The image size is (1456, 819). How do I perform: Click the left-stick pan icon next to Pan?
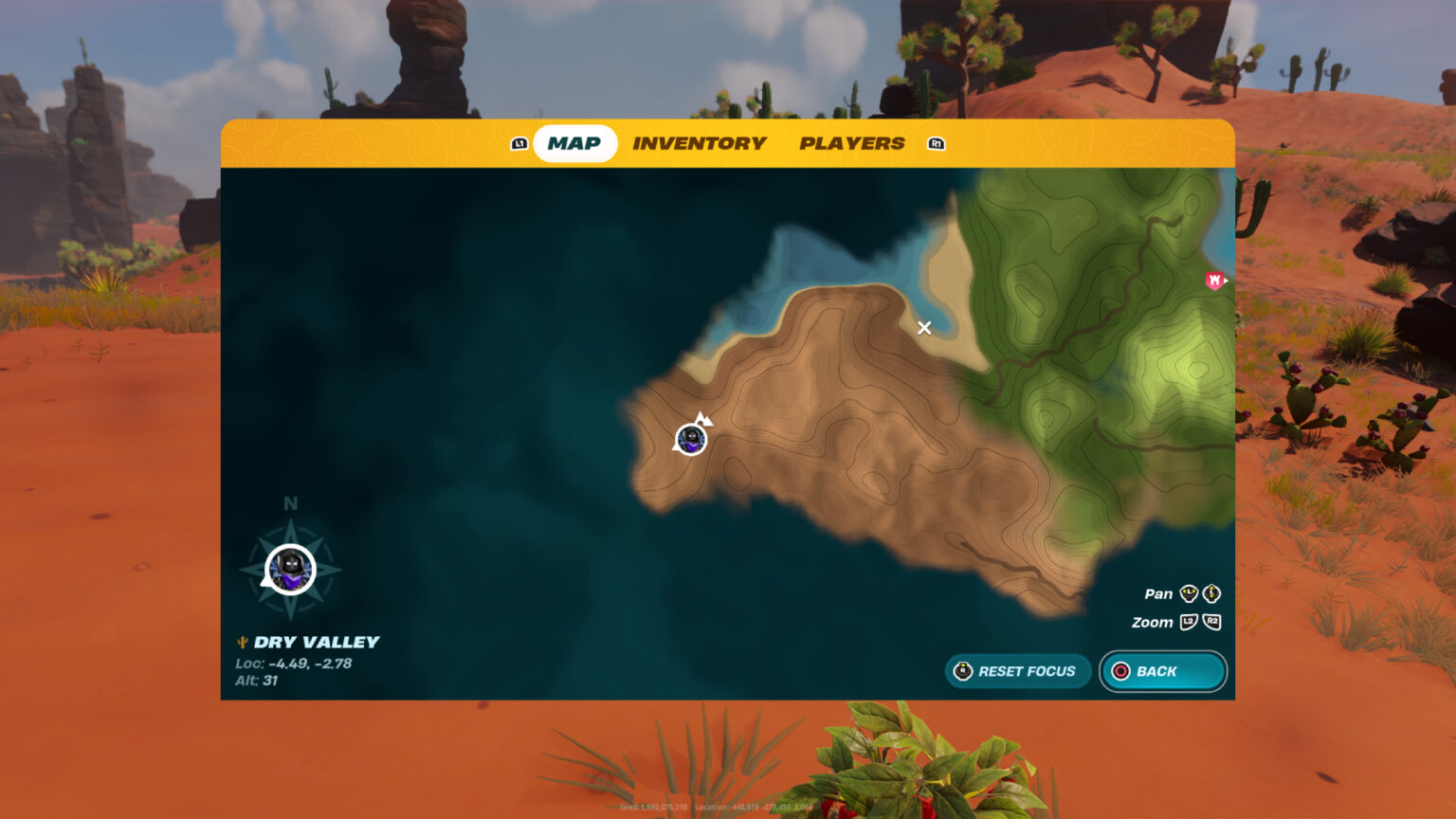[1189, 592]
